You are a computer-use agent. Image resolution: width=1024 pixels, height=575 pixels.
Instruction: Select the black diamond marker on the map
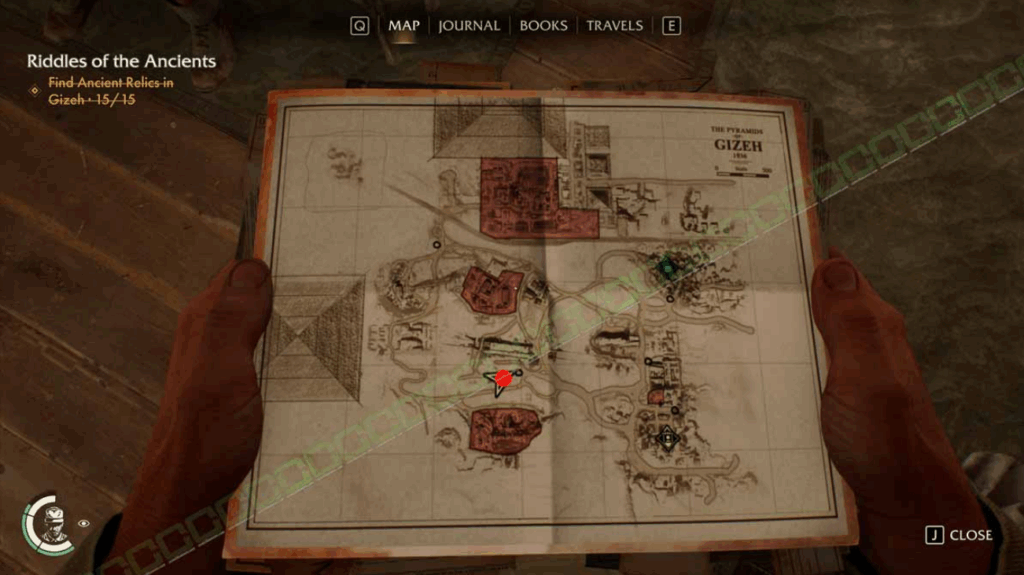point(667,437)
